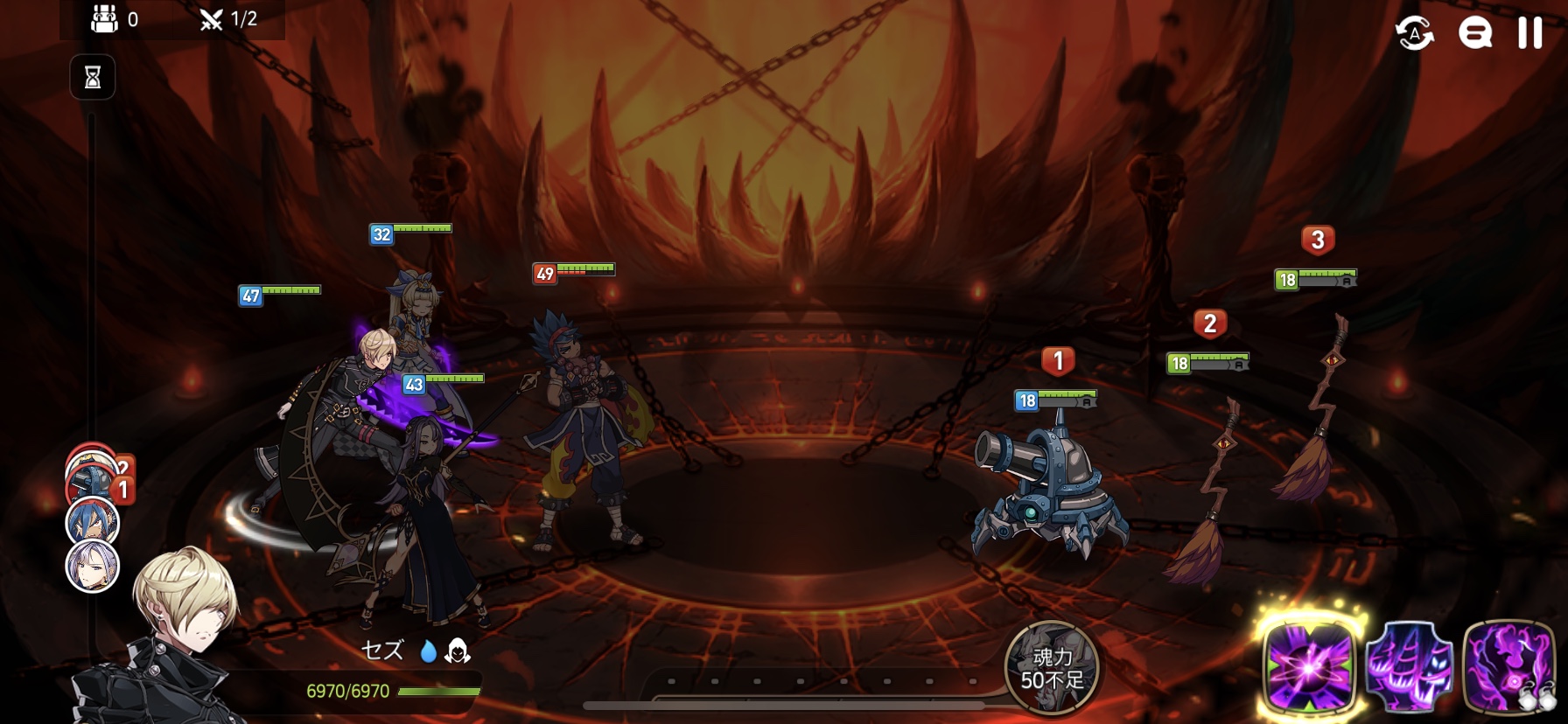1568x724 pixels.
Task: Activate the glowing purple orb burst skill
Action: pos(1308,667)
